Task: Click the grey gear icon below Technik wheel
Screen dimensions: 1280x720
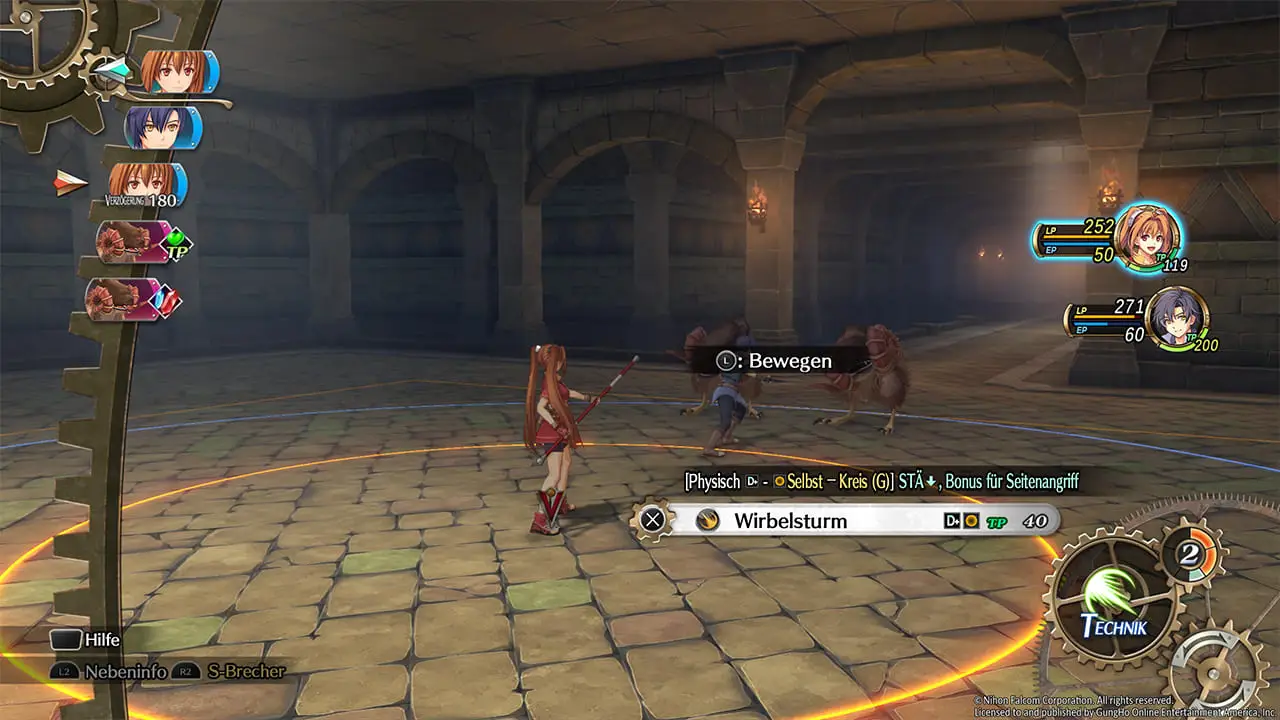Action: click(x=1218, y=668)
